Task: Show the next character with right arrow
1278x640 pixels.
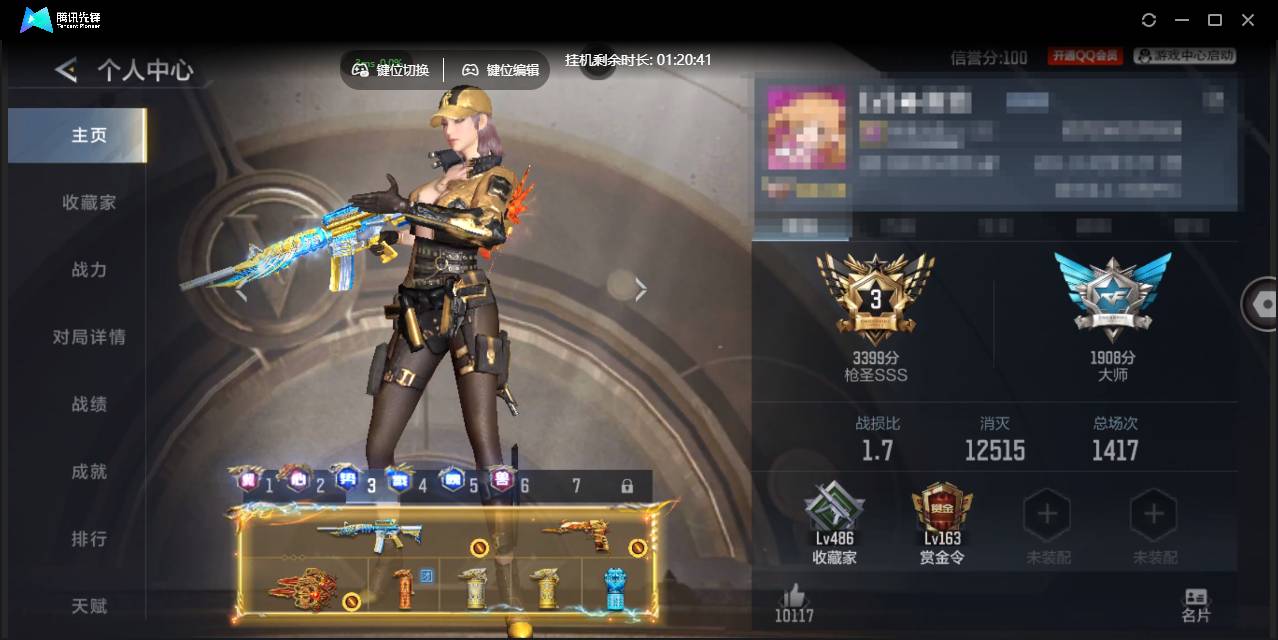Action: [x=641, y=289]
